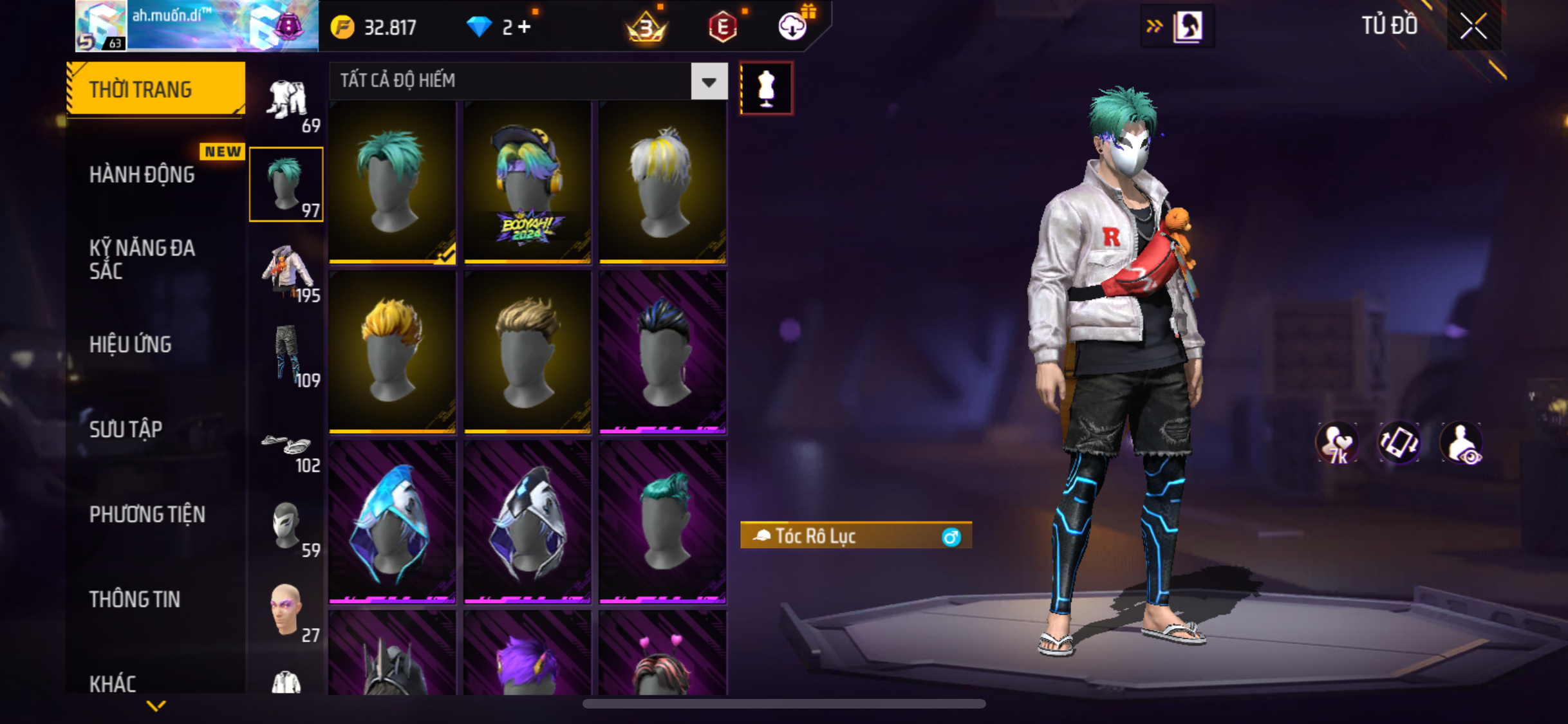Image resolution: width=1568 pixels, height=724 pixels.
Task: View the face mask category
Action: [287, 528]
